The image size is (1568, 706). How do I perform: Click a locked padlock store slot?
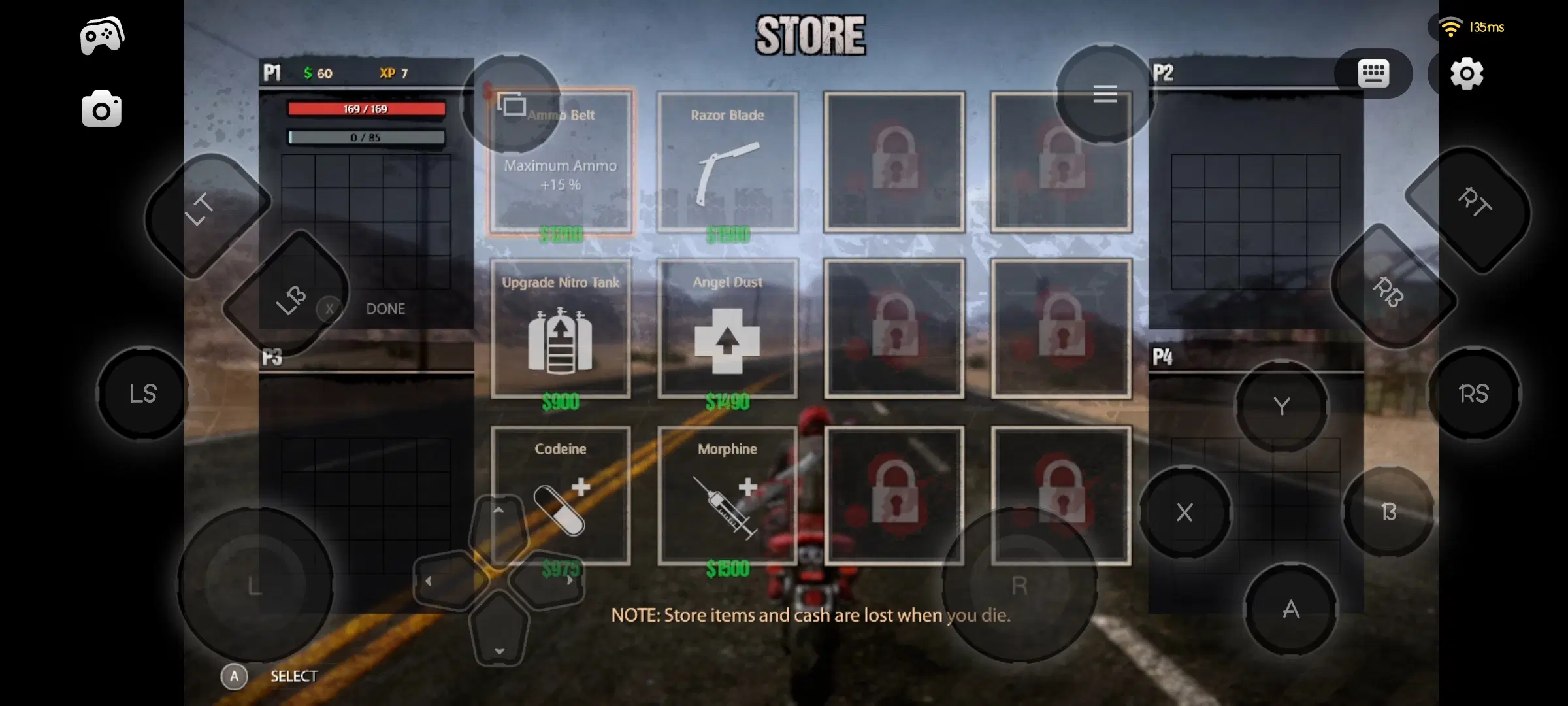pyautogui.click(x=894, y=163)
